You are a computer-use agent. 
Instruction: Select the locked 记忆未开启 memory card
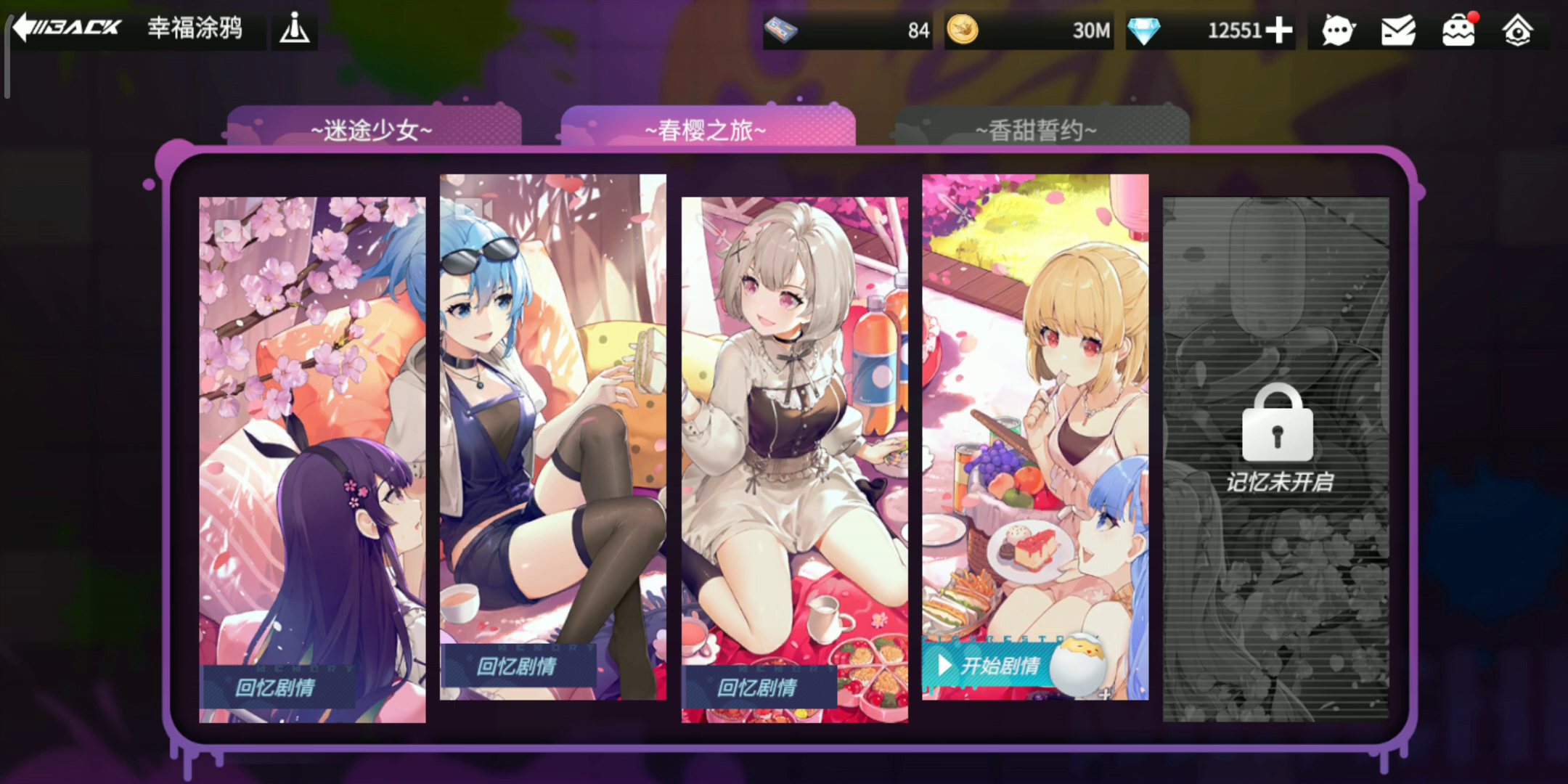tap(1277, 459)
